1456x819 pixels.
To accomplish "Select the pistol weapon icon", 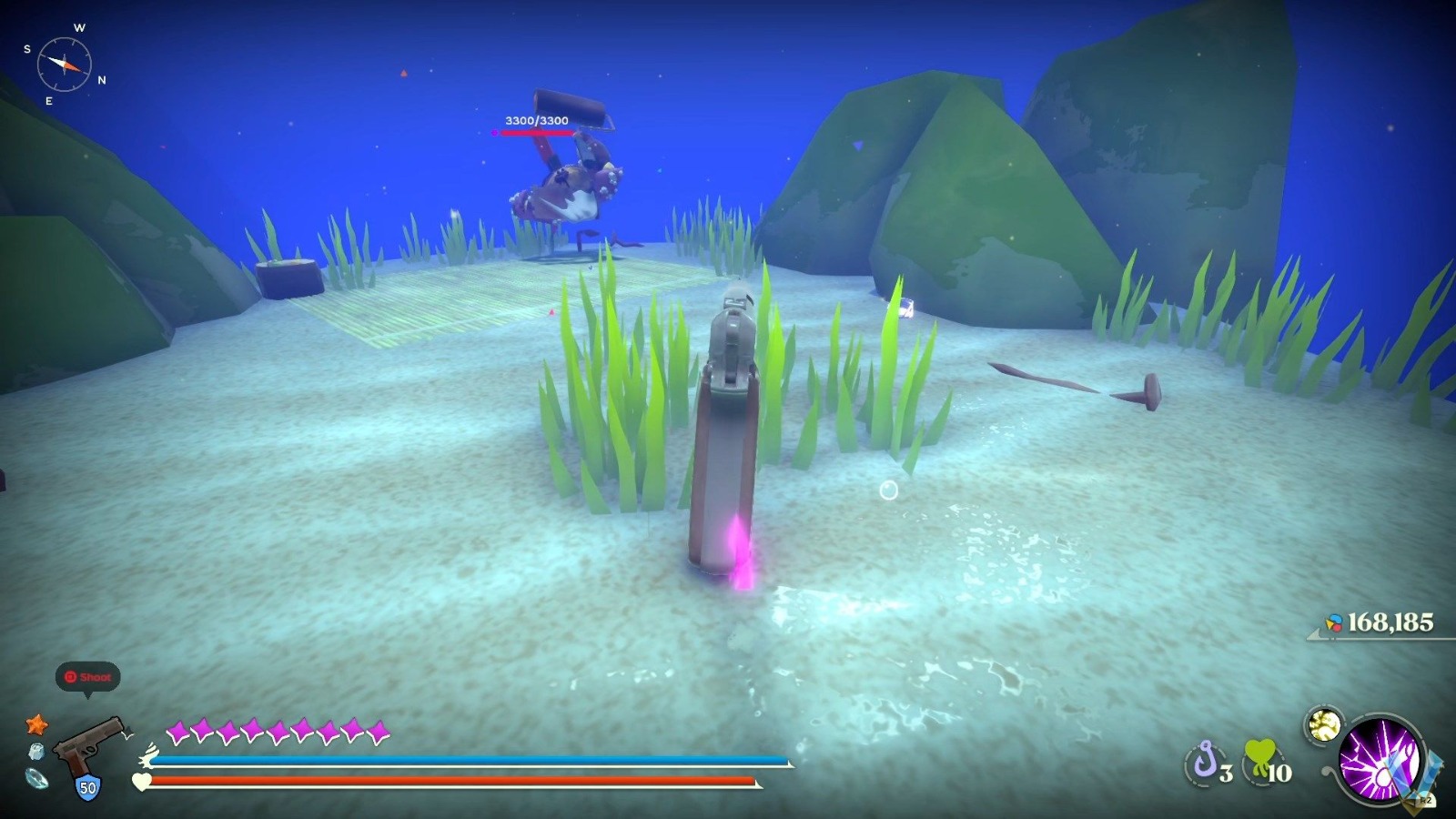I will click(x=91, y=743).
